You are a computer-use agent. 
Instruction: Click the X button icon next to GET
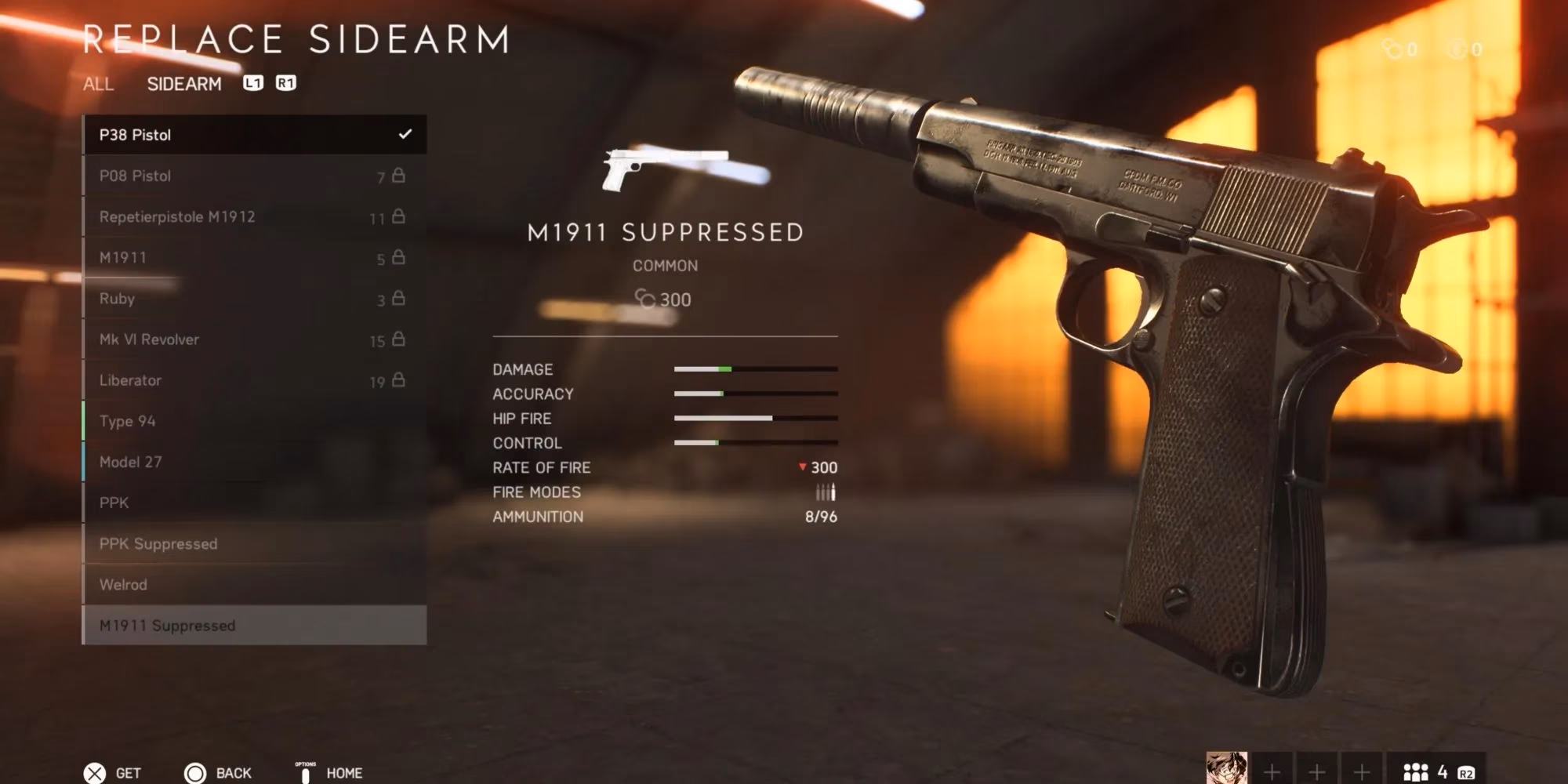pyautogui.click(x=96, y=772)
